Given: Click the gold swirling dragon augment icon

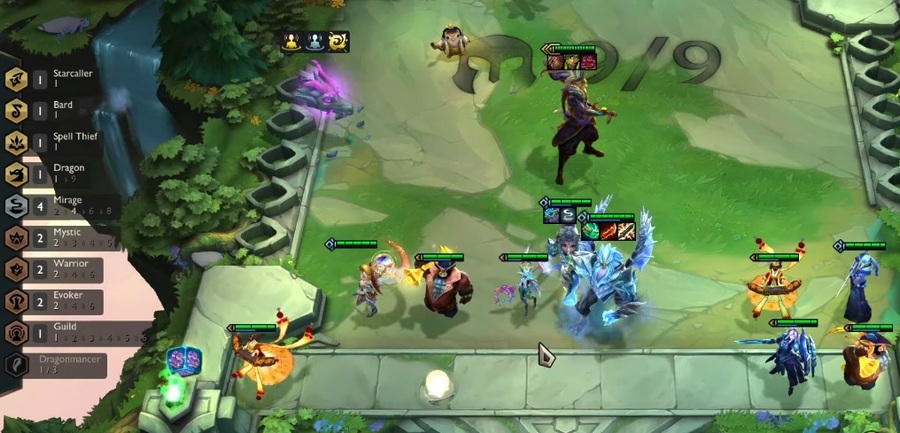Looking at the screenshot, I should [339, 41].
